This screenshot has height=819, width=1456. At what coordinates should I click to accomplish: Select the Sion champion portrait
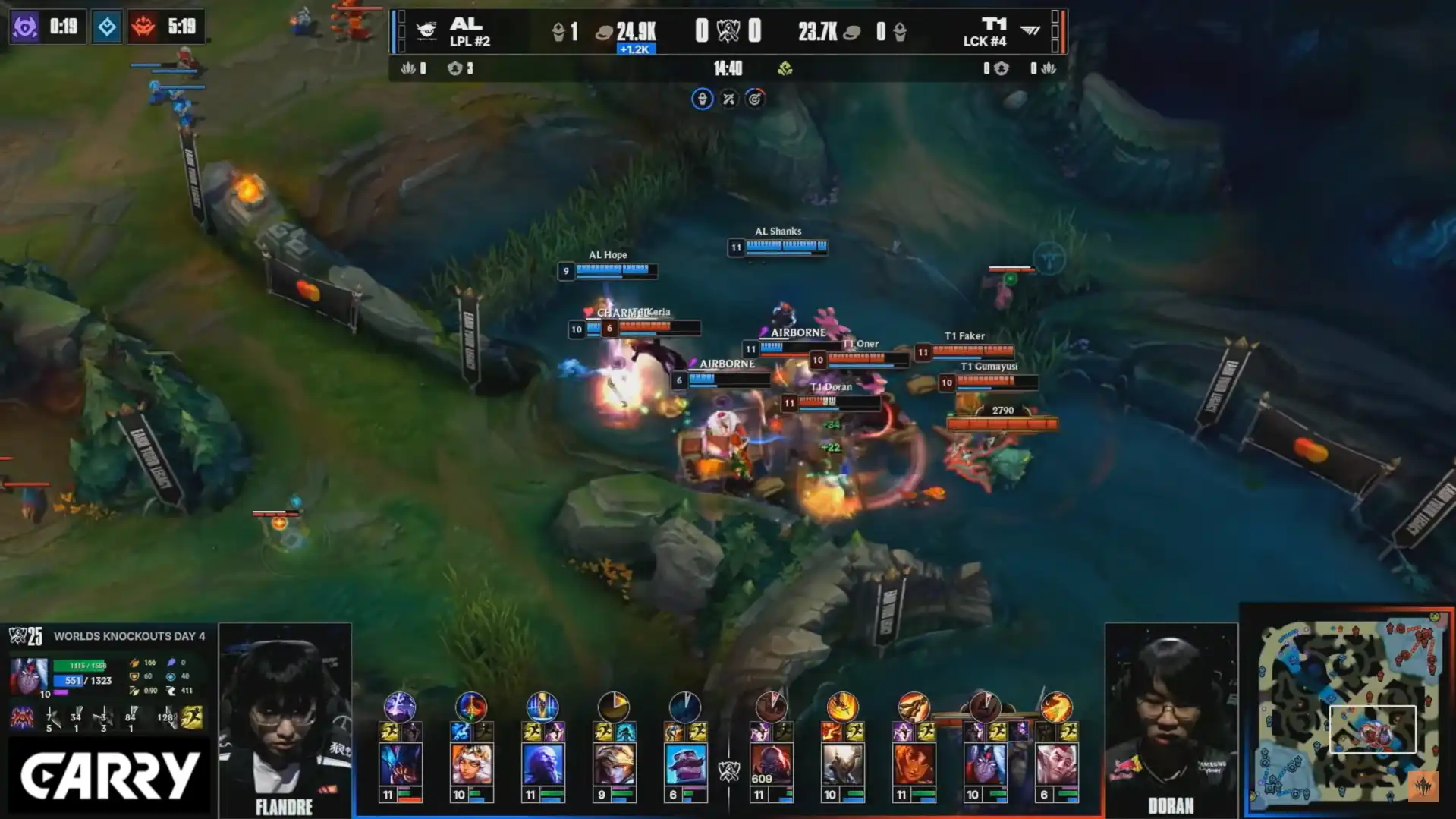772,763
